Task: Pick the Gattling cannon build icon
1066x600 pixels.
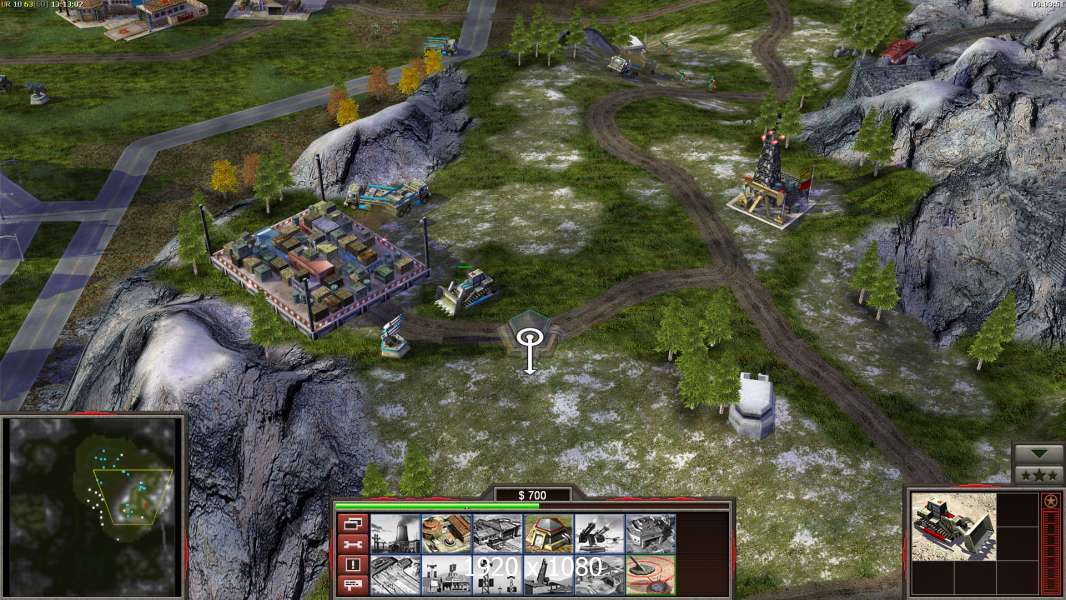Action: (x=599, y=533)
